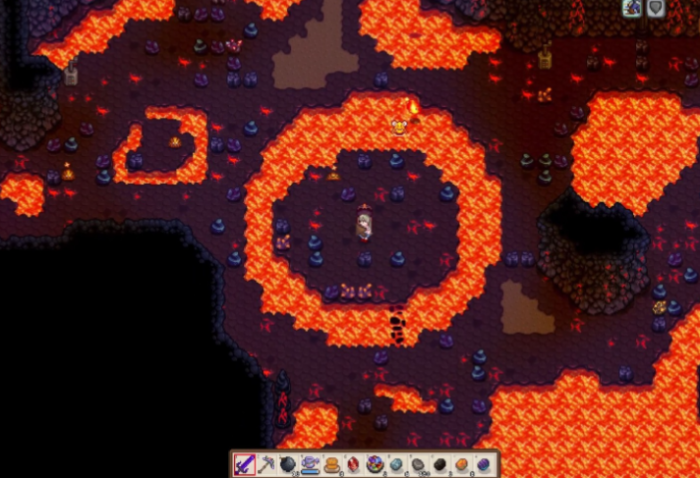Viewport: 700px width, 478px height.
Task: Choose the multicolored round item slot
Action: (375, 464)
